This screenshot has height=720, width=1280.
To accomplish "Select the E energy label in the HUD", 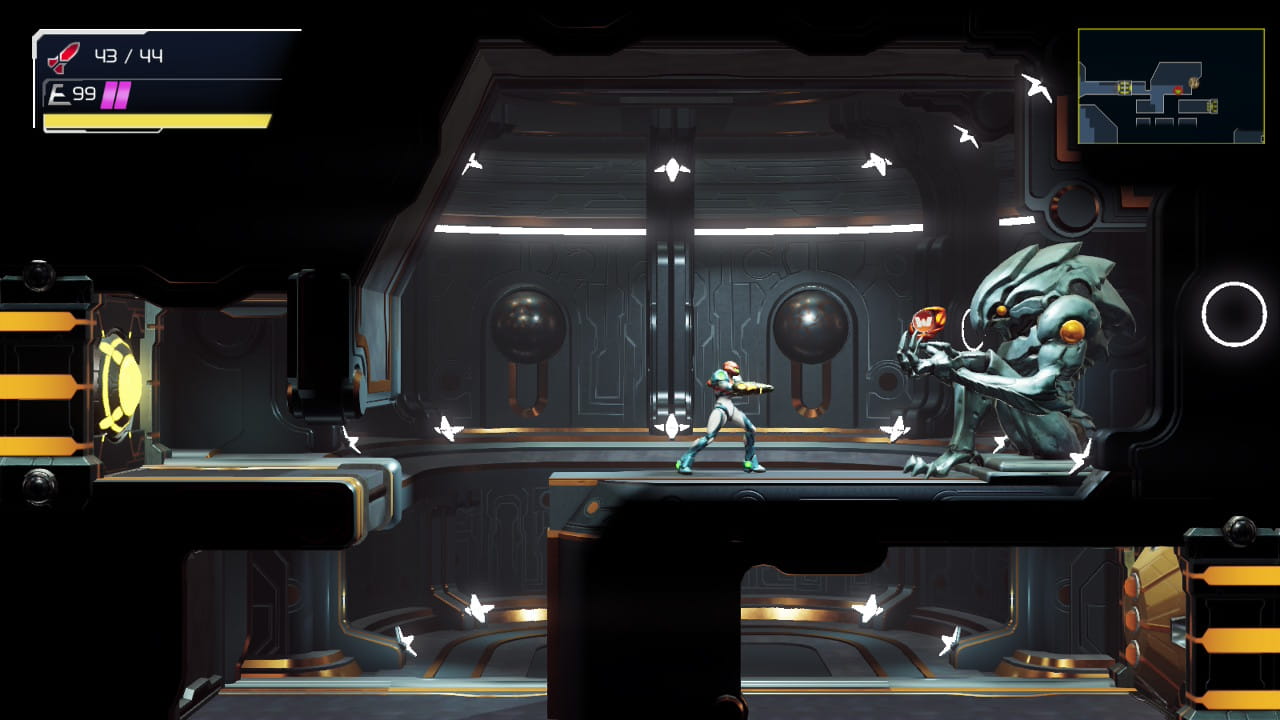I will (57, 92).
